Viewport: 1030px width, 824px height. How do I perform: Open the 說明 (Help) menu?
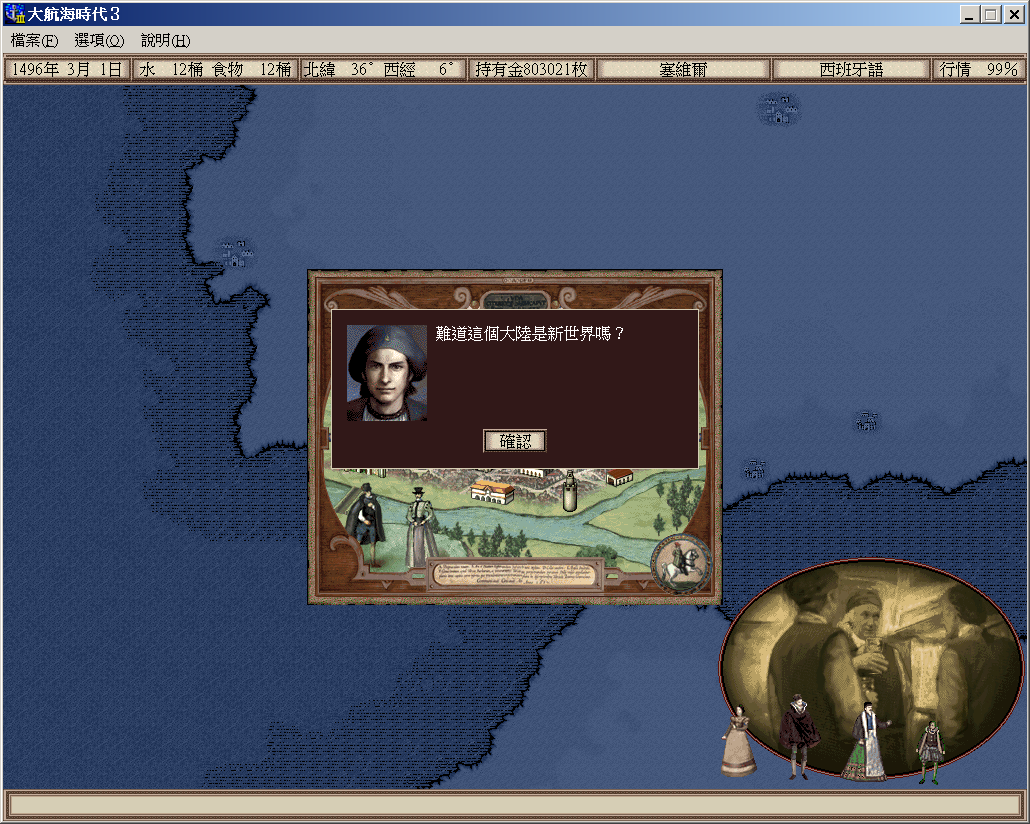tap(165, 41)
